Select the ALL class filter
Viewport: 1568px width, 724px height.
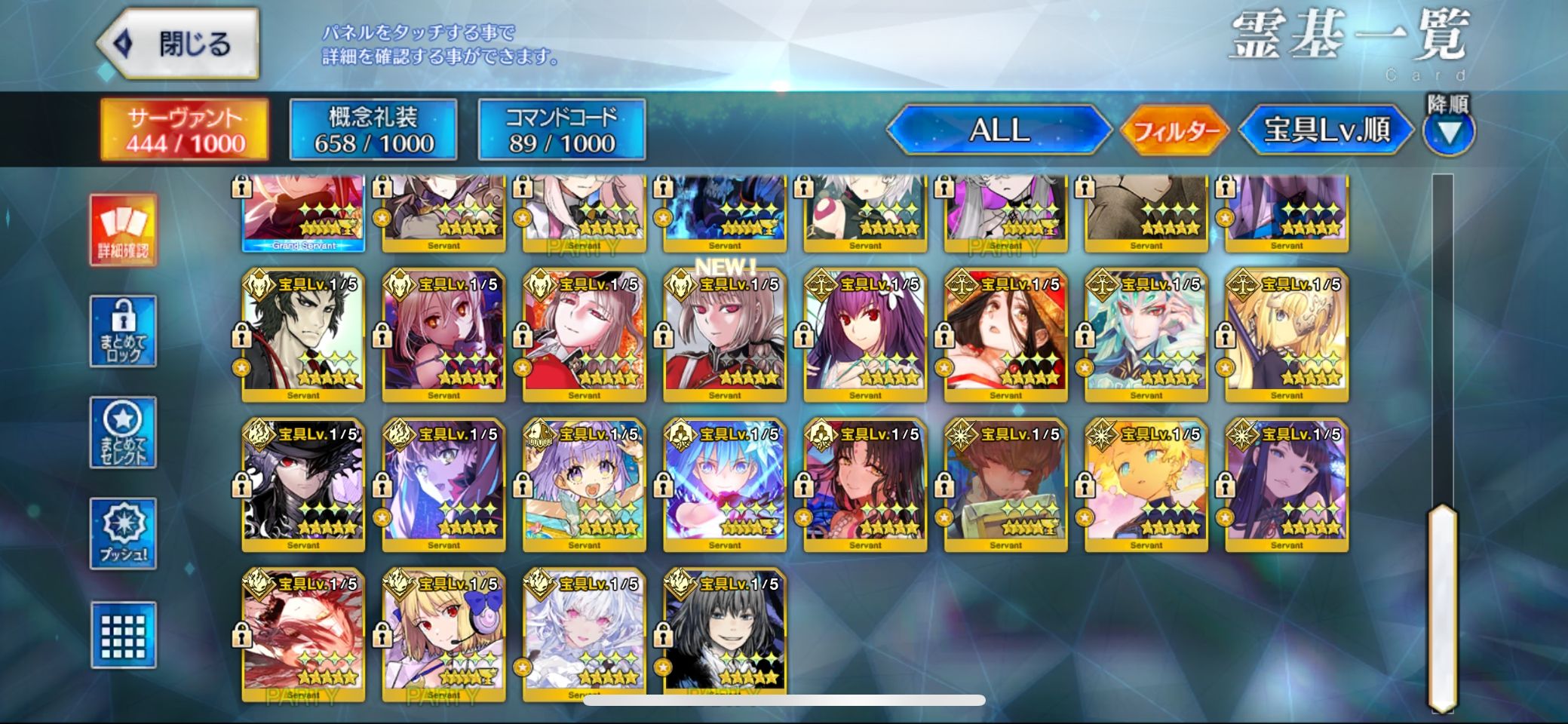[x=999, y=130]
